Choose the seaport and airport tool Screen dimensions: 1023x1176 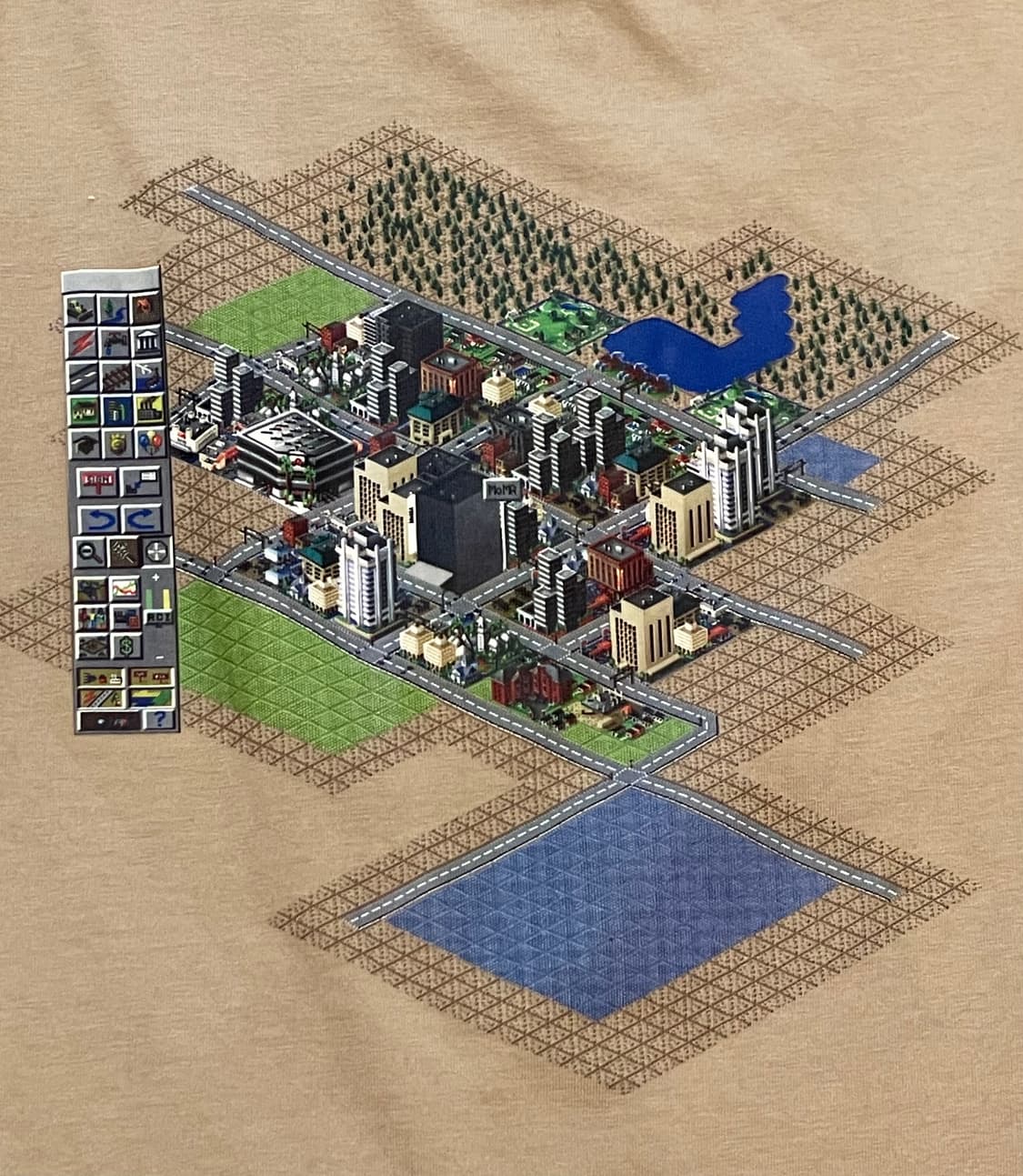[146, 376]
